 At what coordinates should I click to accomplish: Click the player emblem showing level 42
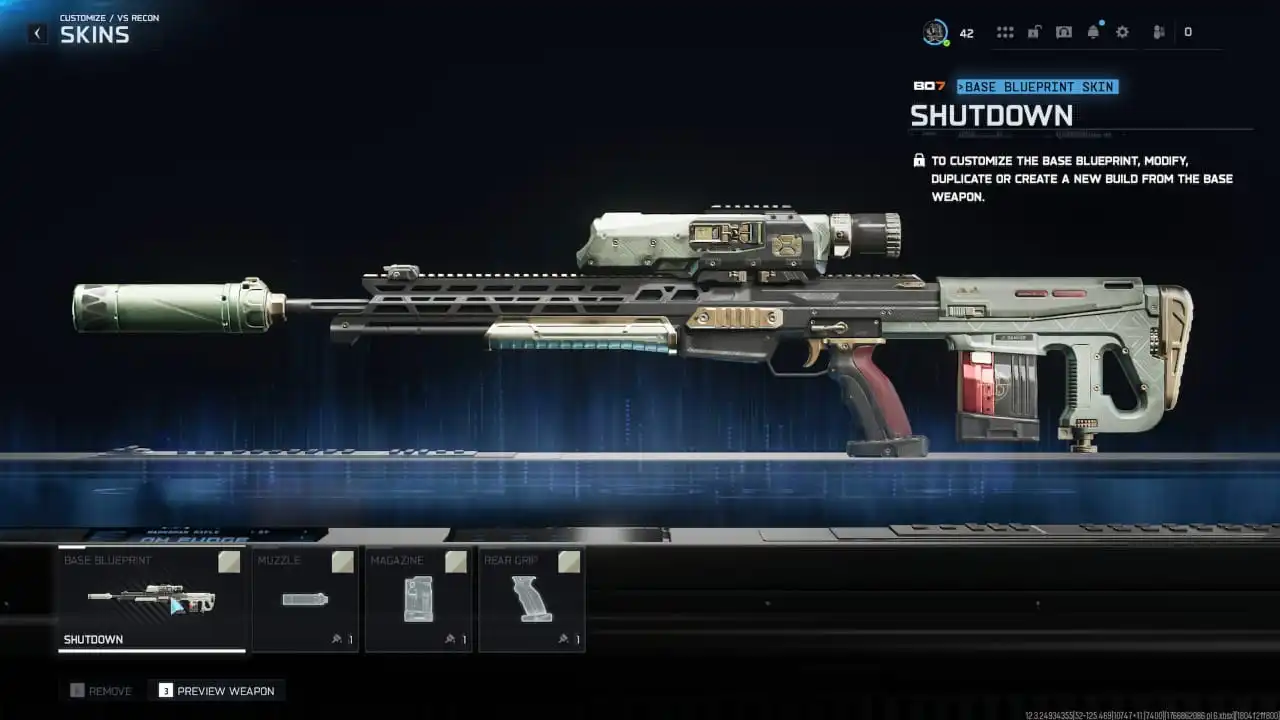point(937,31)
